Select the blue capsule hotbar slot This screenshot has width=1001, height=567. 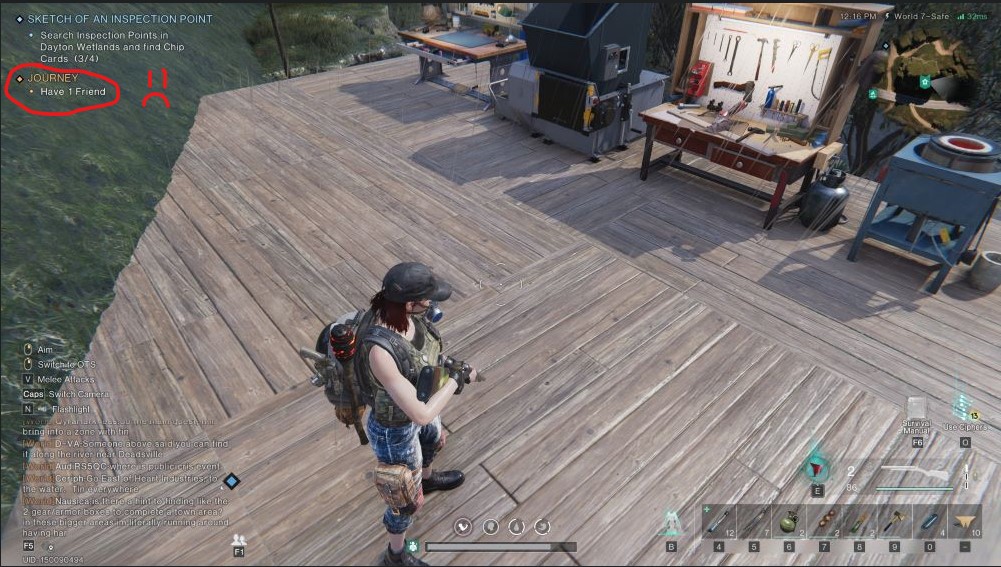coord(929,521)
